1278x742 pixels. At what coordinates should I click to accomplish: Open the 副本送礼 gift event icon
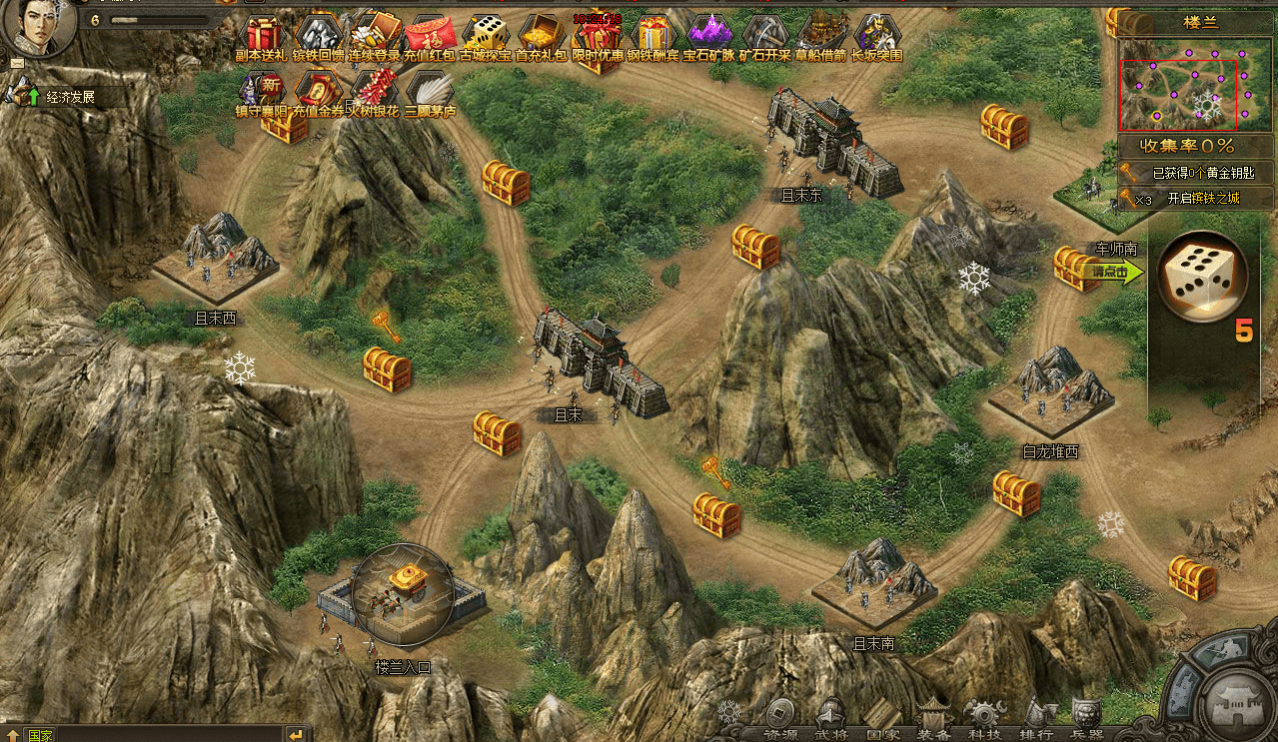262,34
